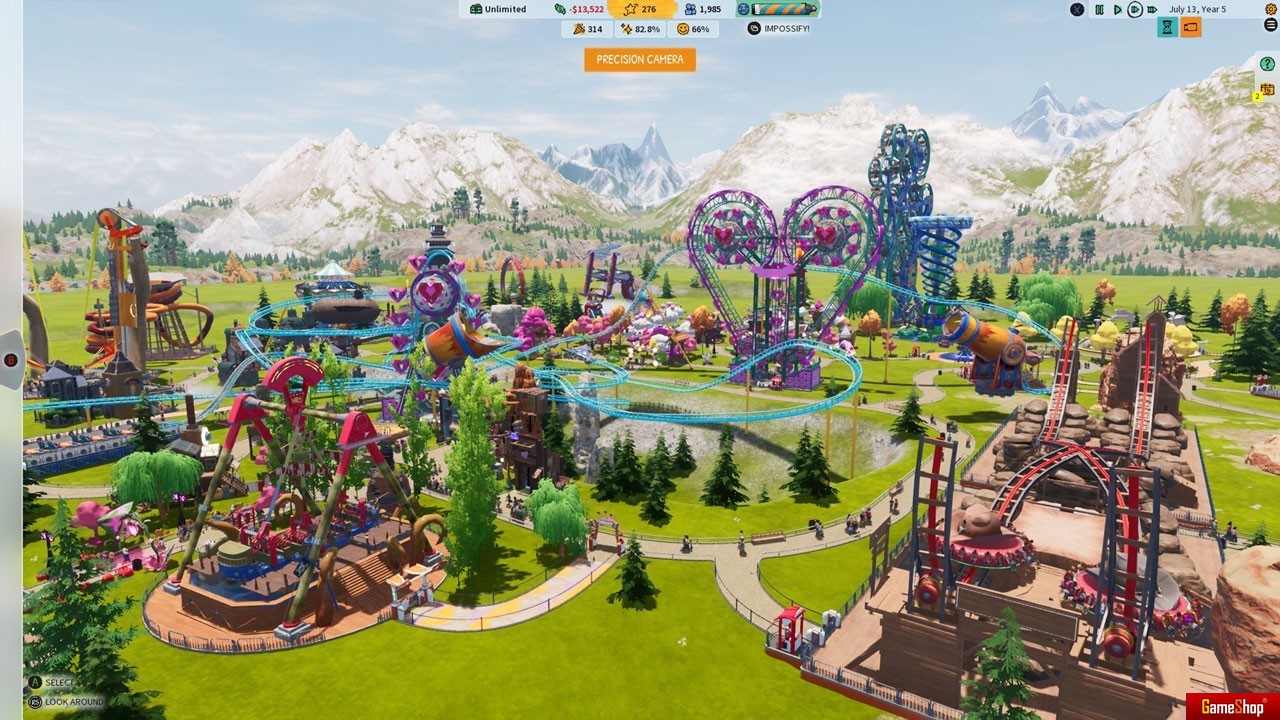
Task: Select the Unlimited funds indicator
Action: (x=498, y=9)
